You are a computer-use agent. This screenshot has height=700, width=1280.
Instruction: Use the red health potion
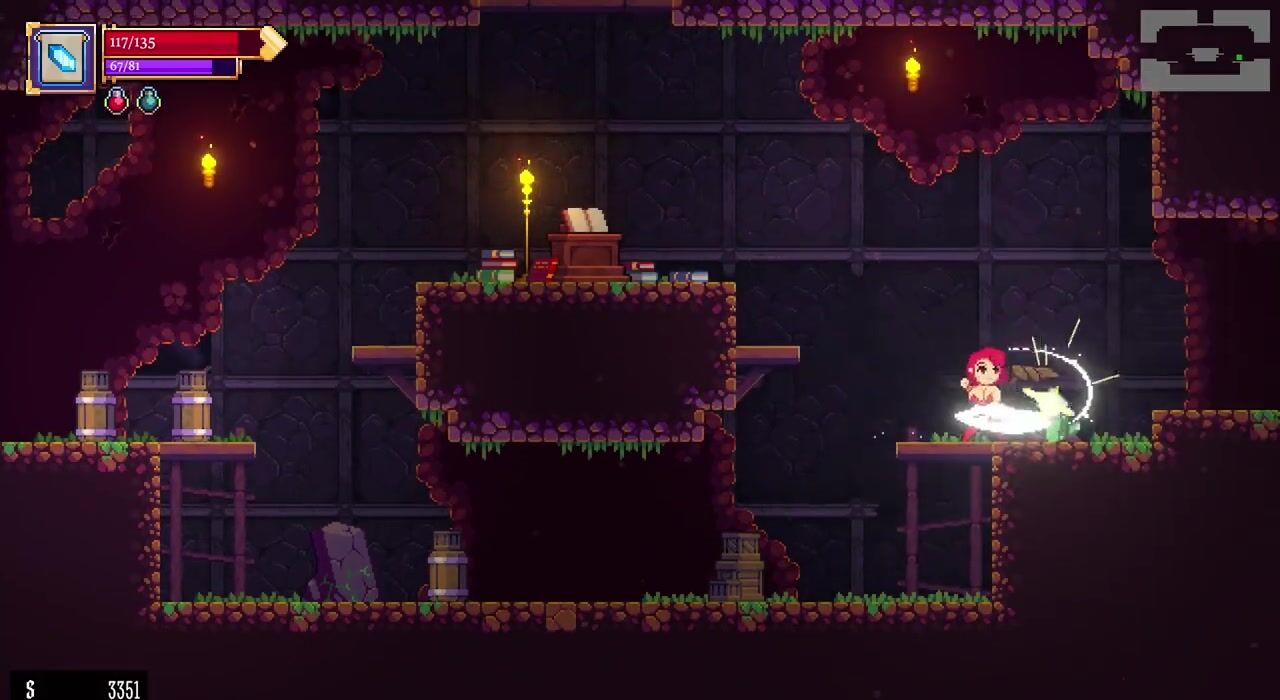point(117,101)
